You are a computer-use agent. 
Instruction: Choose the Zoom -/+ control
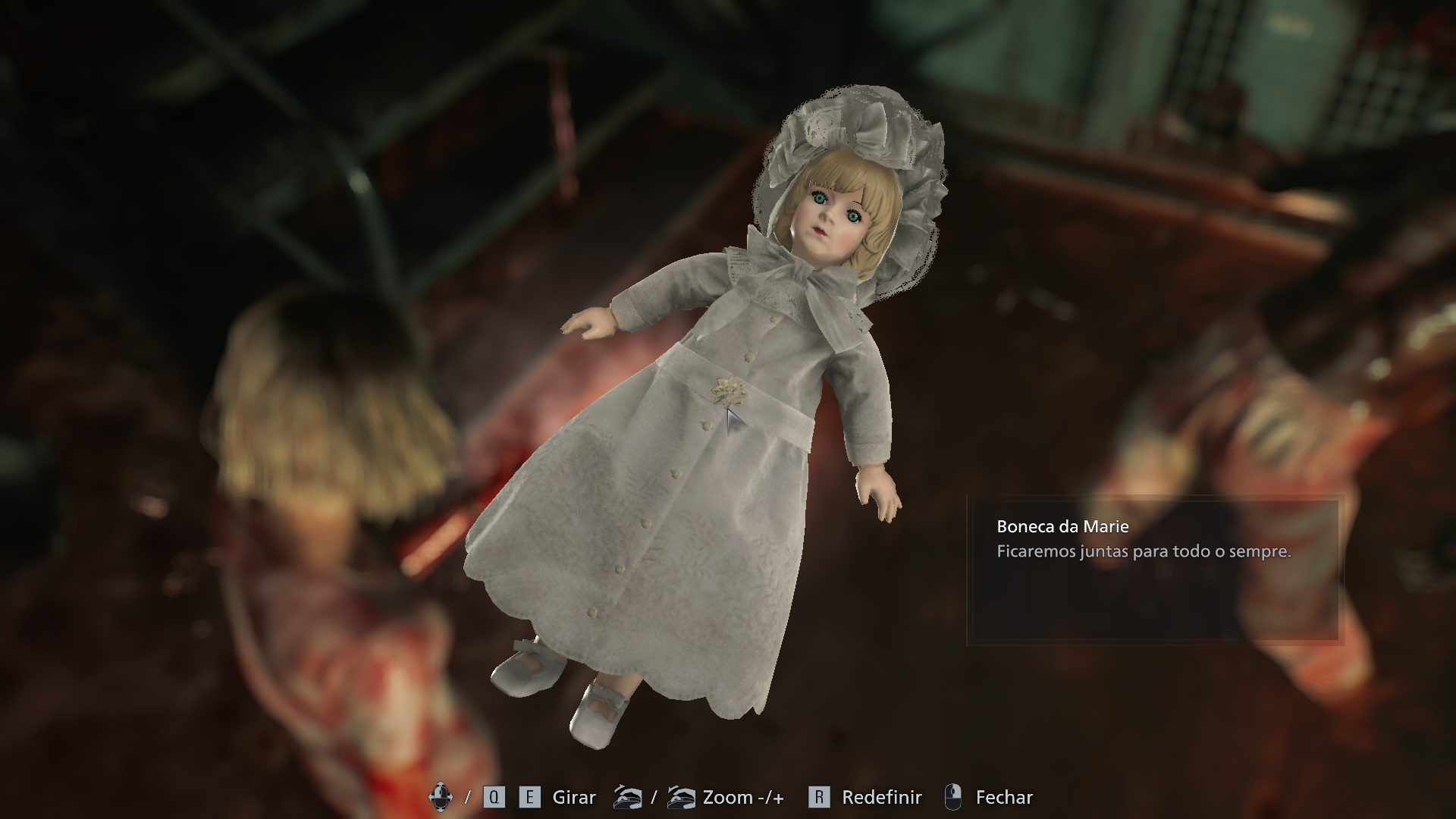(742, 797)
